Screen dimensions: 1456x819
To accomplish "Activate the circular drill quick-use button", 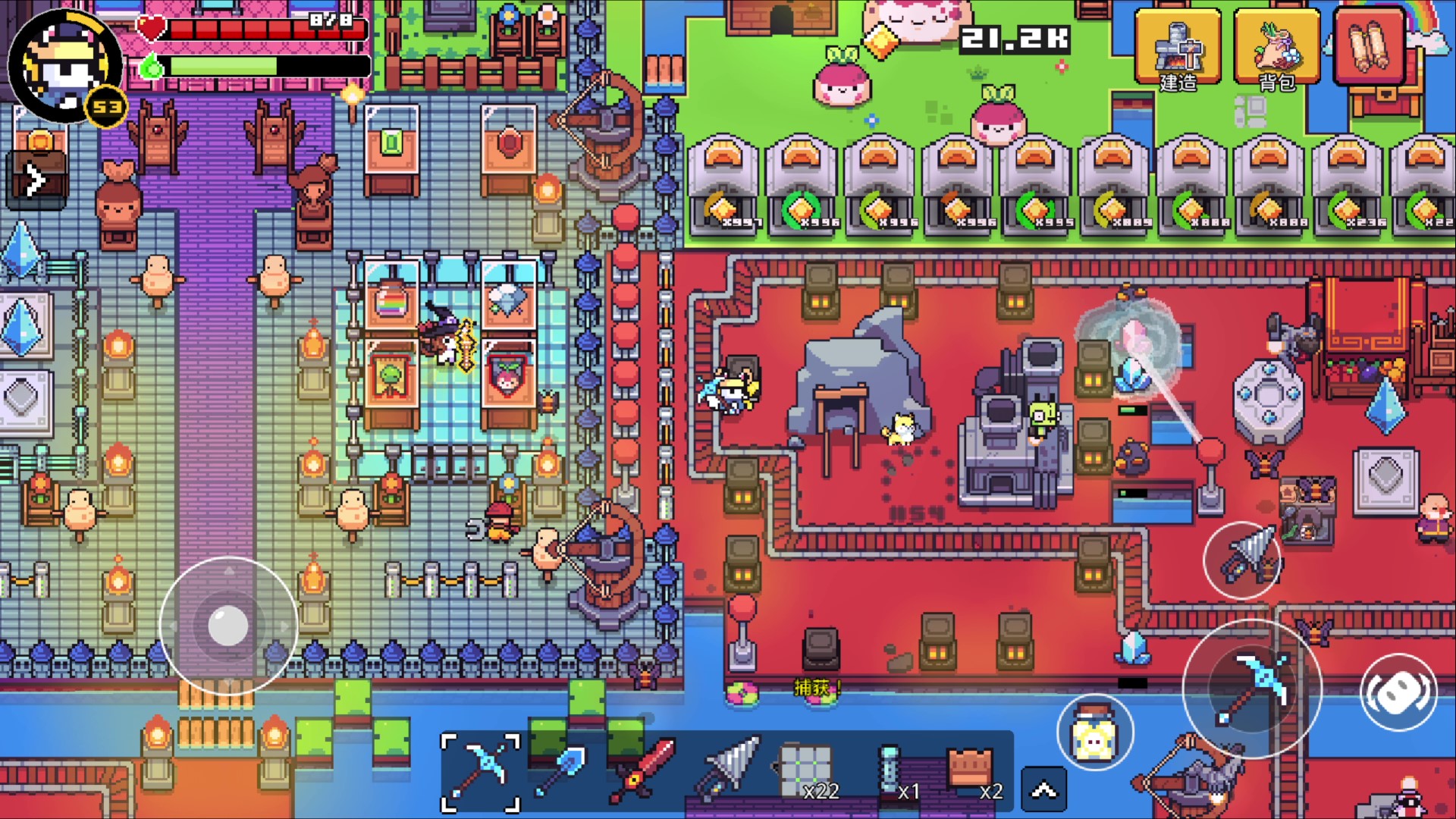I will [1242, 561].
